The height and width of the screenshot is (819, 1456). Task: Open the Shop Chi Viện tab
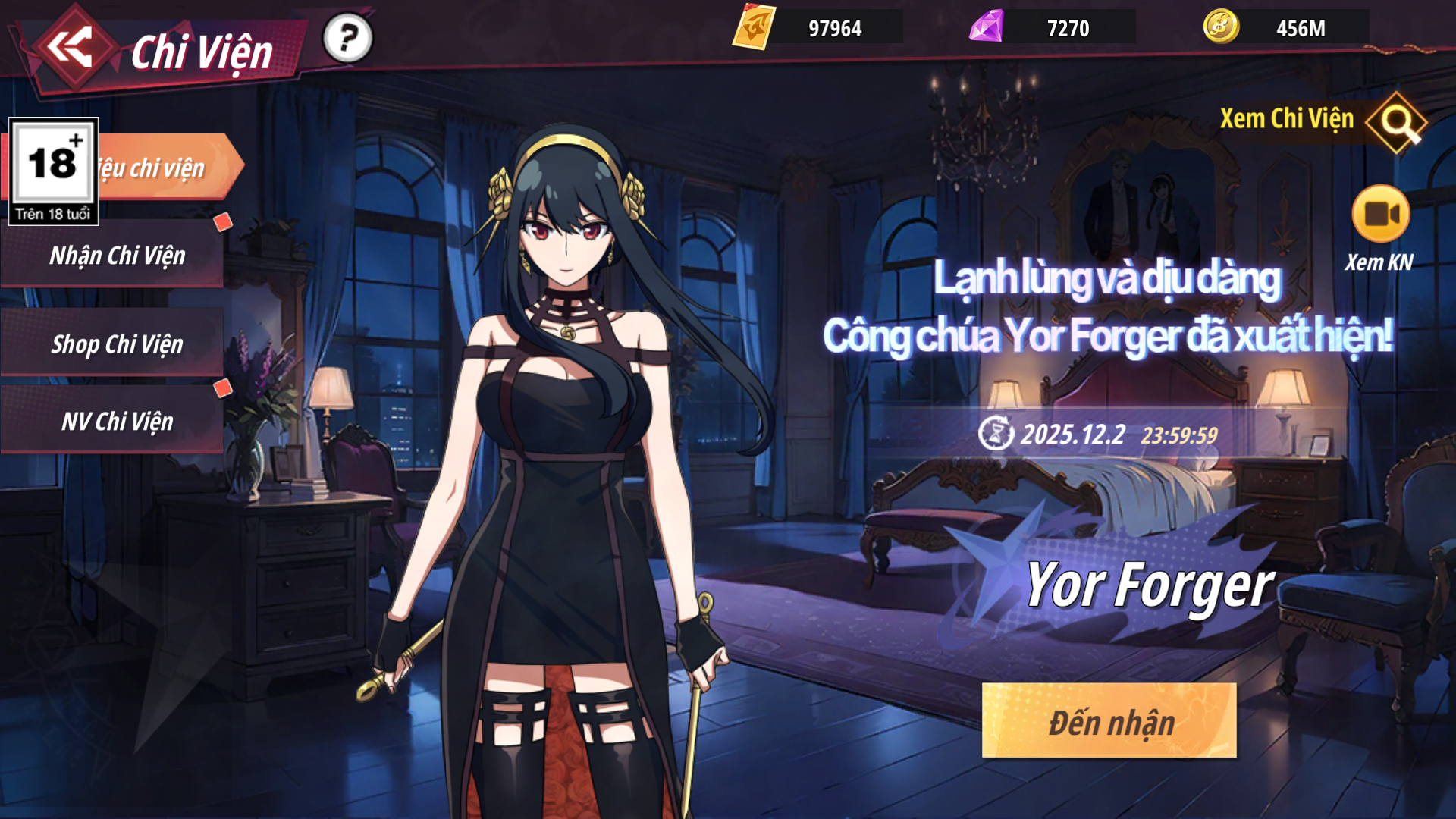(116, 344)
